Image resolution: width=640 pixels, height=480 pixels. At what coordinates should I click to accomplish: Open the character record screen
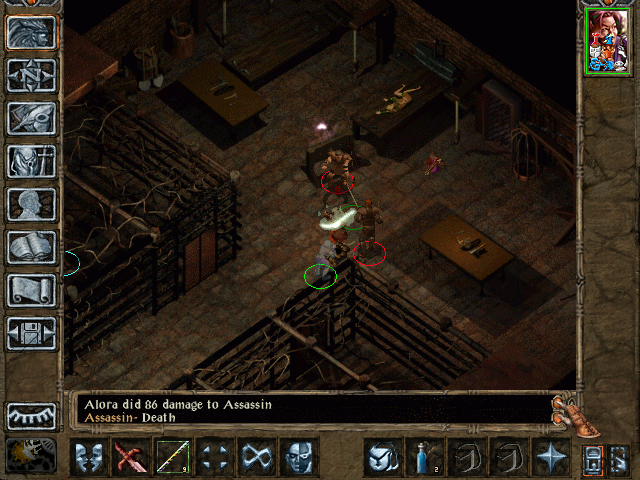coord(32,204)
